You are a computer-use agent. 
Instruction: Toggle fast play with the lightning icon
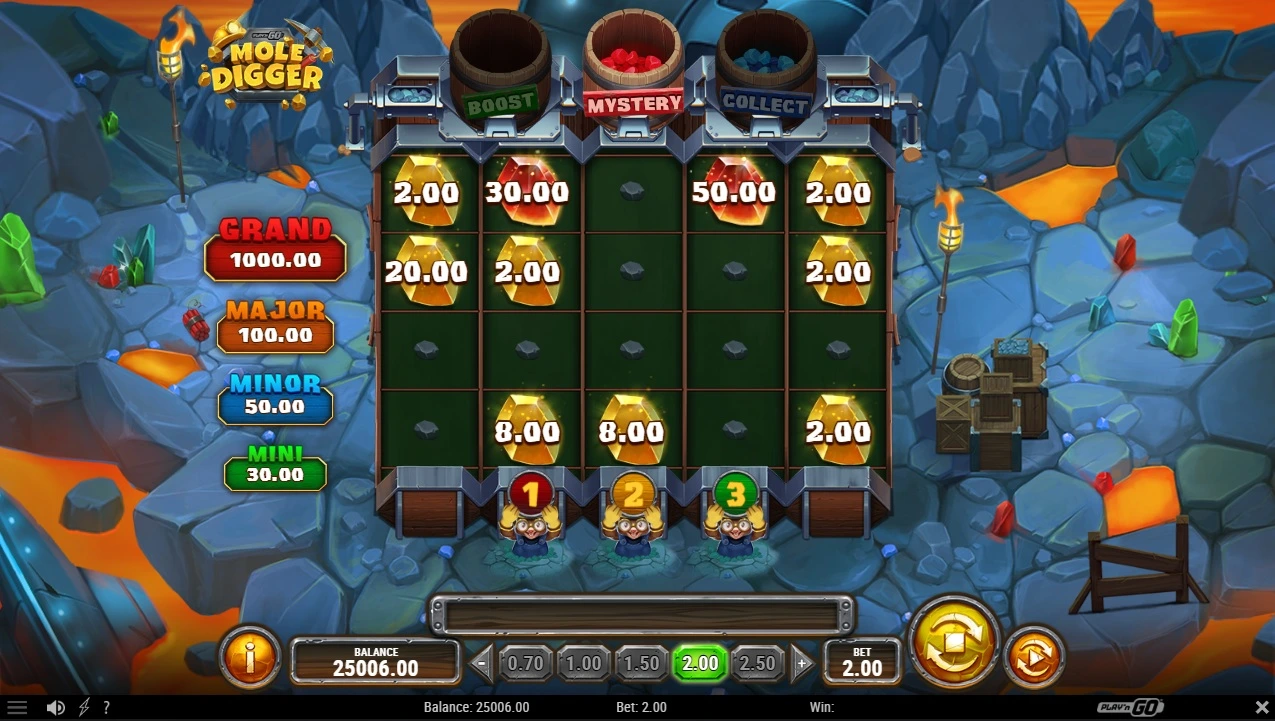tap(83, 708)
